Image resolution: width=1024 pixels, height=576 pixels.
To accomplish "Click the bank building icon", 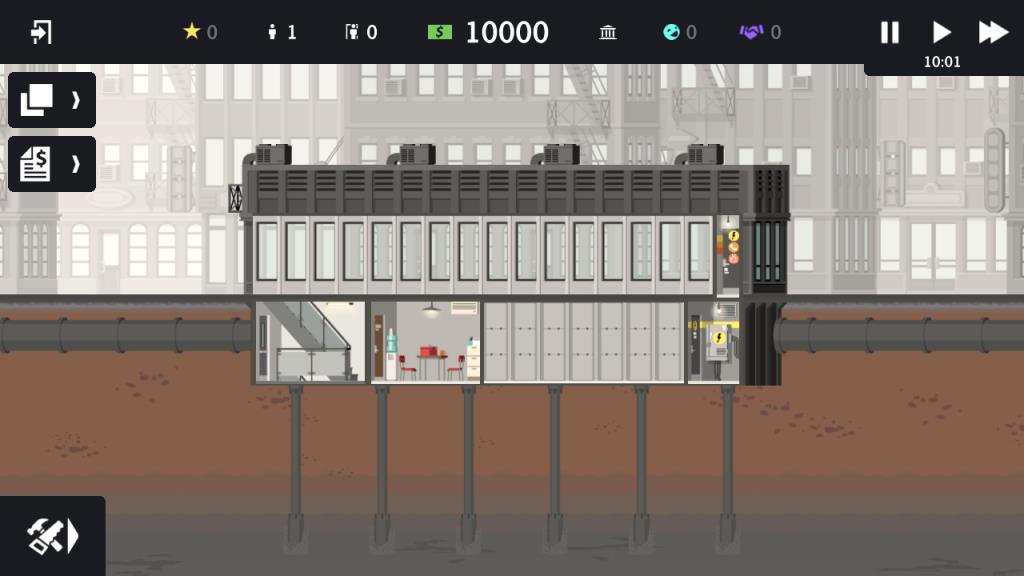I will (608, 32).
